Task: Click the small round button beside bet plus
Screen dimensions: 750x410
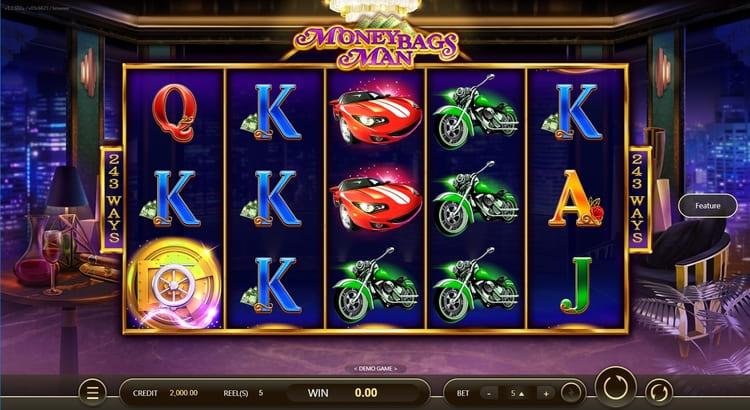Action: coord(571,393)
